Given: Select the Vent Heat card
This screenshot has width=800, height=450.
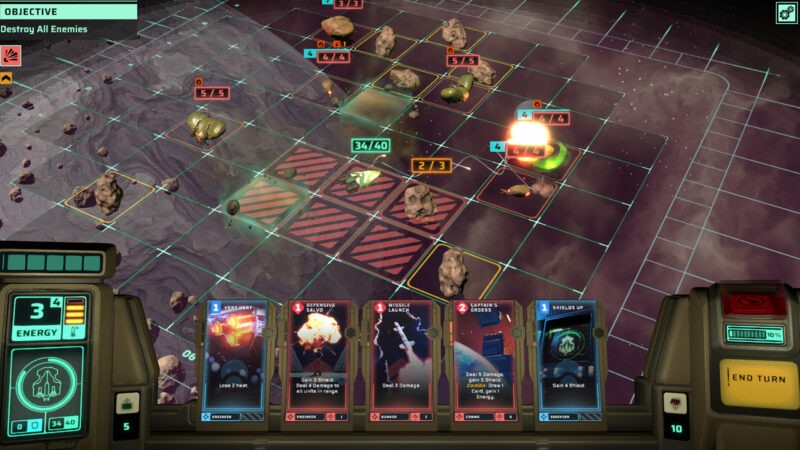Looking at the screenshot, I should [235, 362].
